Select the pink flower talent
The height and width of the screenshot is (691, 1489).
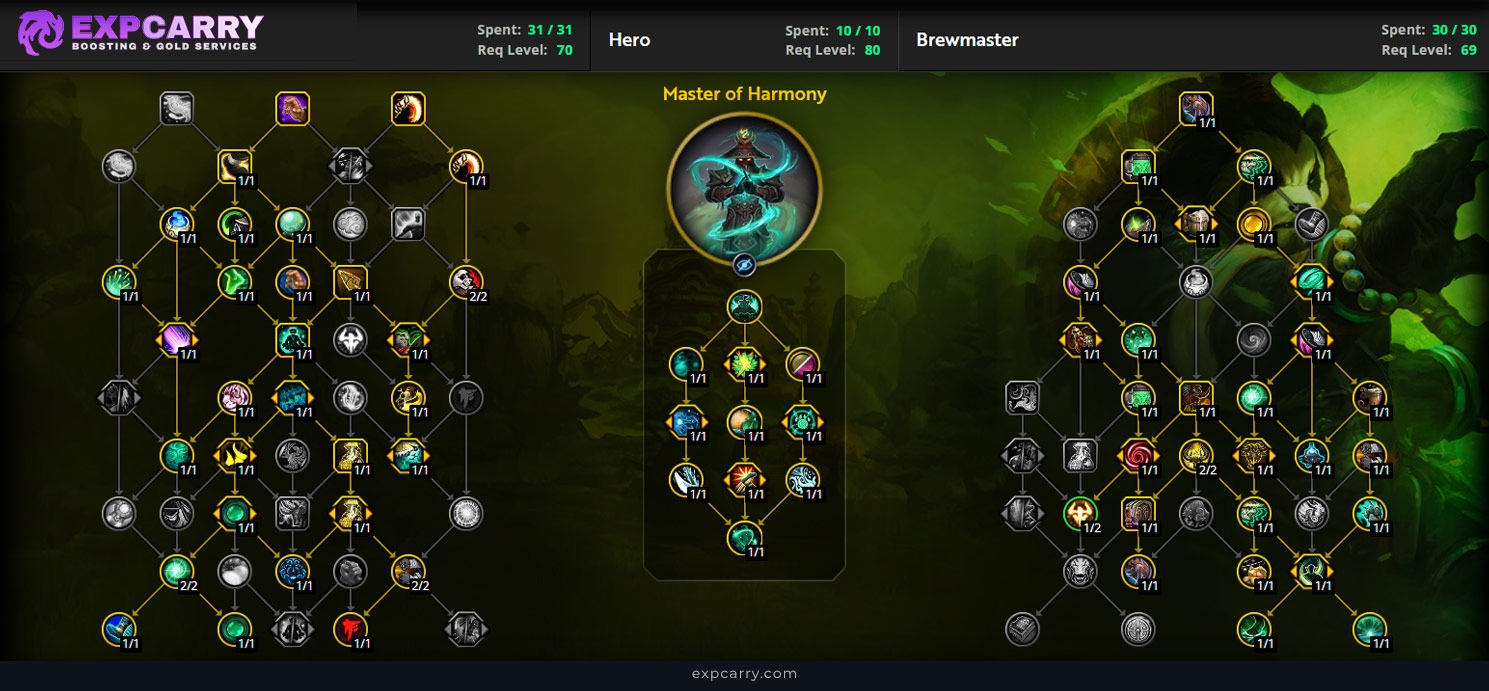click(235, 398)
